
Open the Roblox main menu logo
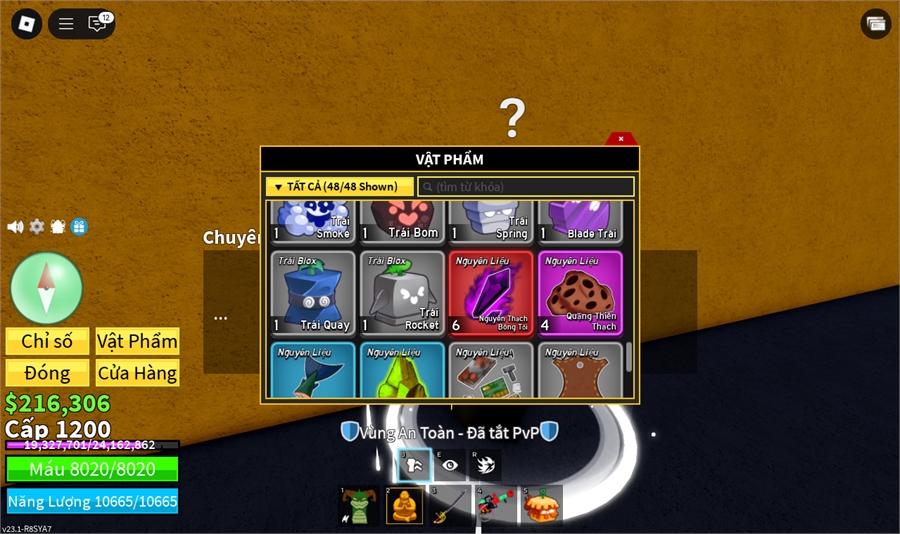point(27,24)
